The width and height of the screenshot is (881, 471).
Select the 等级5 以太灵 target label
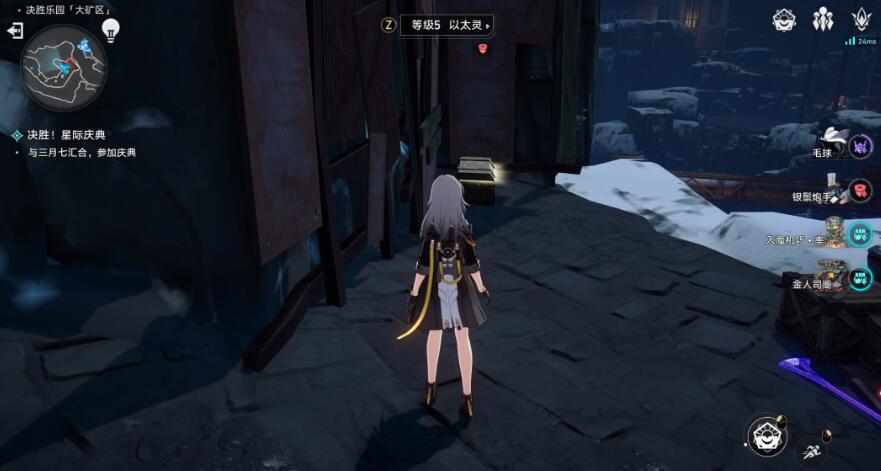coord(446,25)
